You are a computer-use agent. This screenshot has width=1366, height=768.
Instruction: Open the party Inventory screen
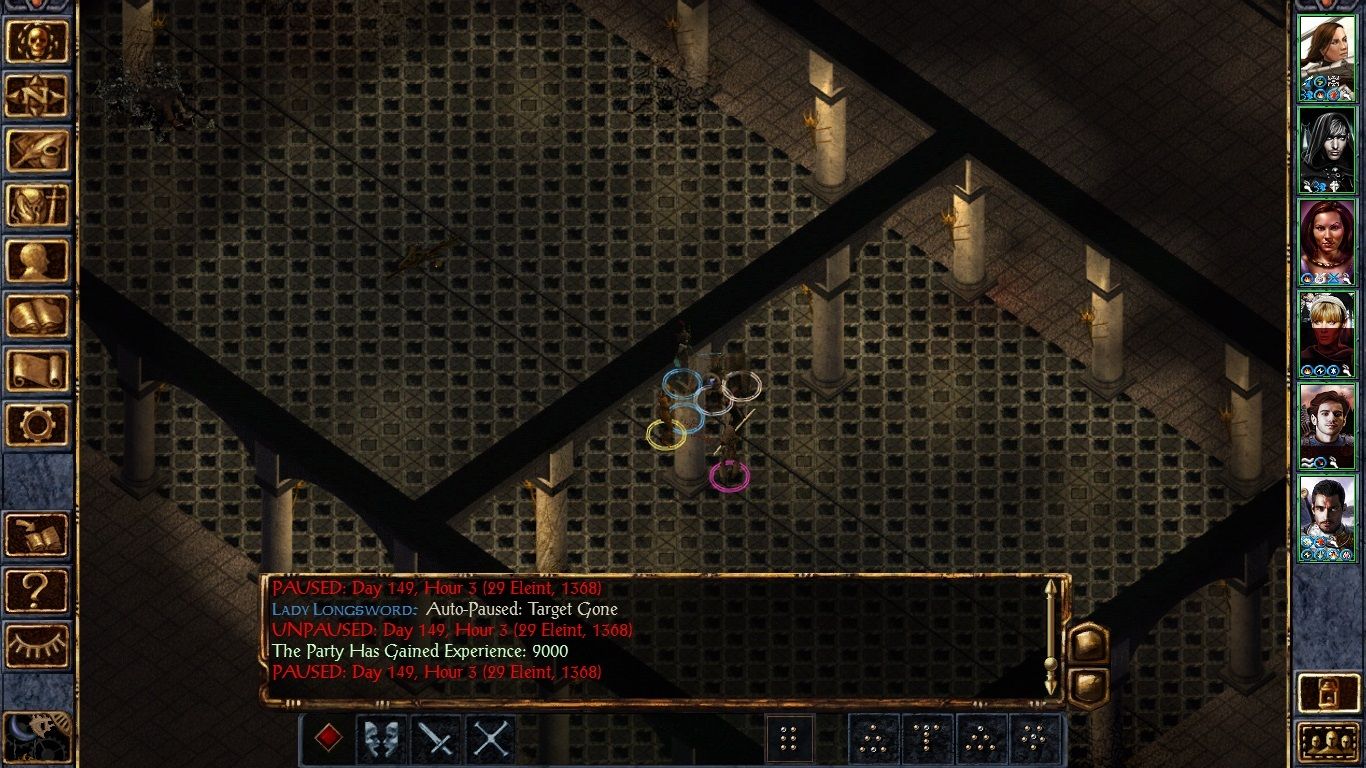[x=37, y=205]
